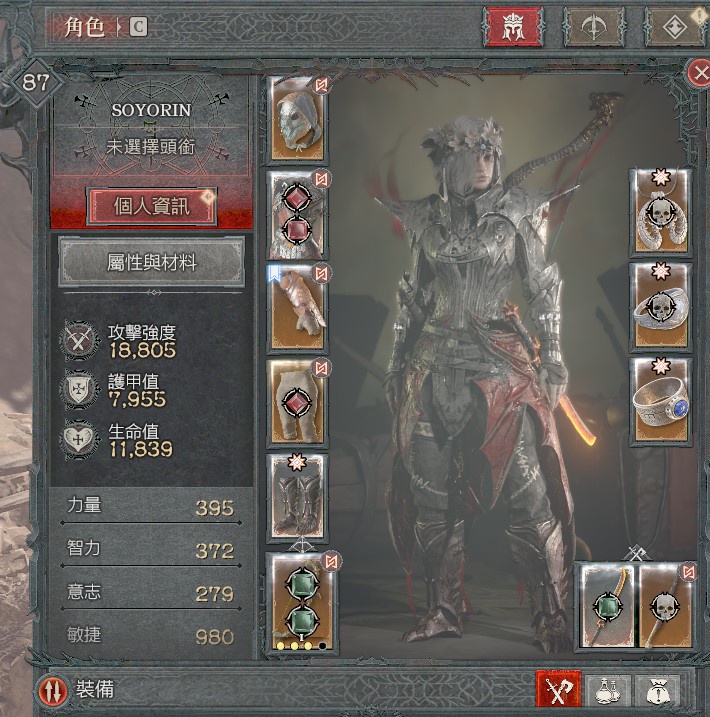Select the chest armor with red gems
This screenshot has height=717, width=710.
coord(297,214)
